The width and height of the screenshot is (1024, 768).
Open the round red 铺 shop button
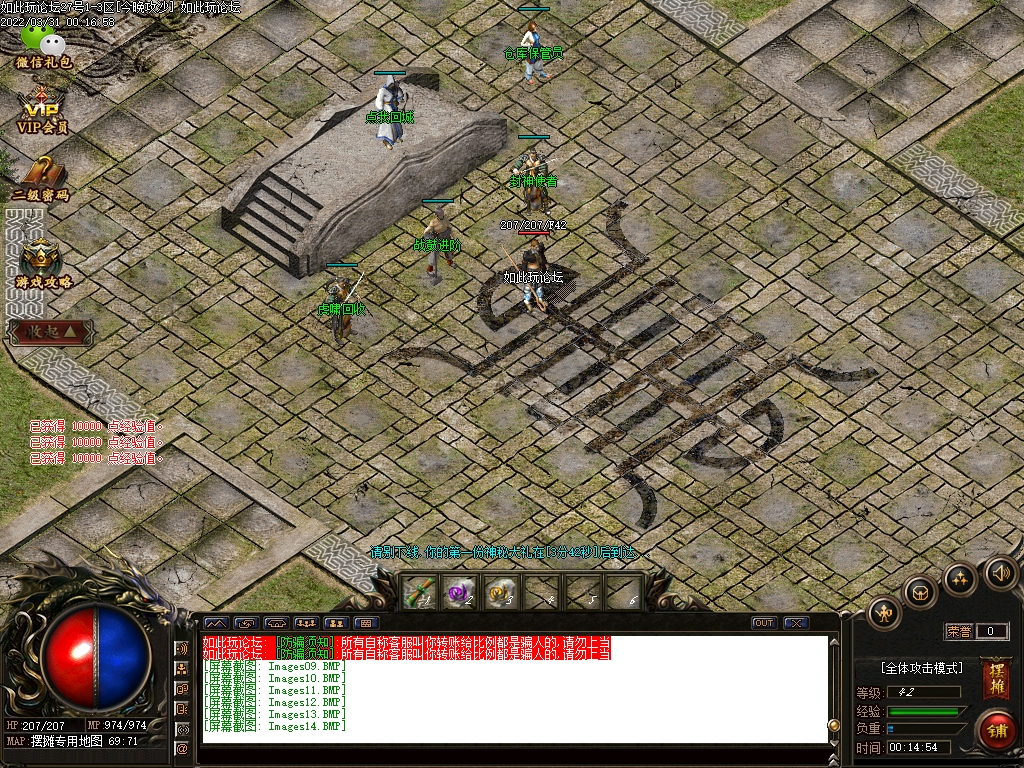pos(996,729)
